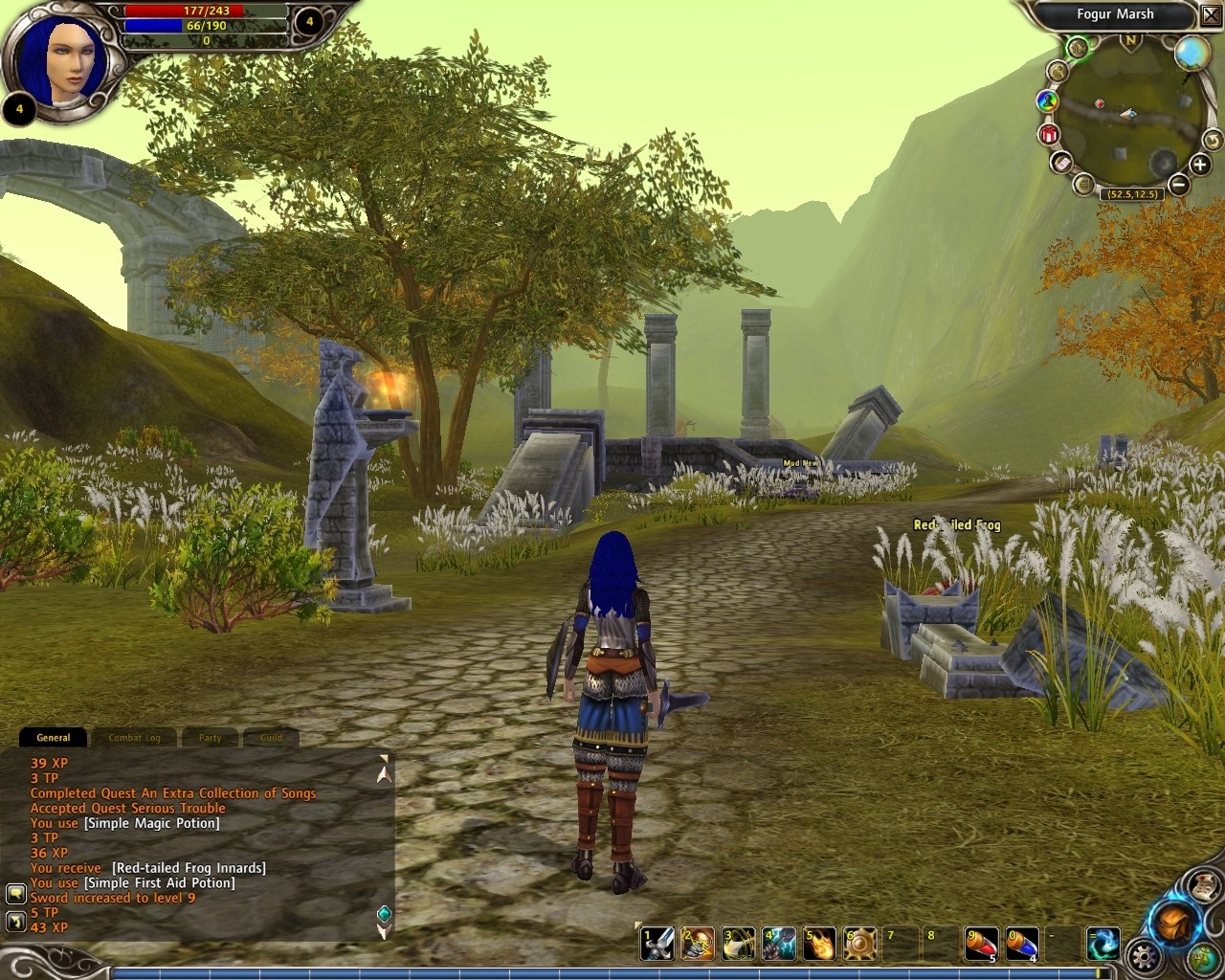Activate the blue swirl skill in the = slot

click(1102, 944)
